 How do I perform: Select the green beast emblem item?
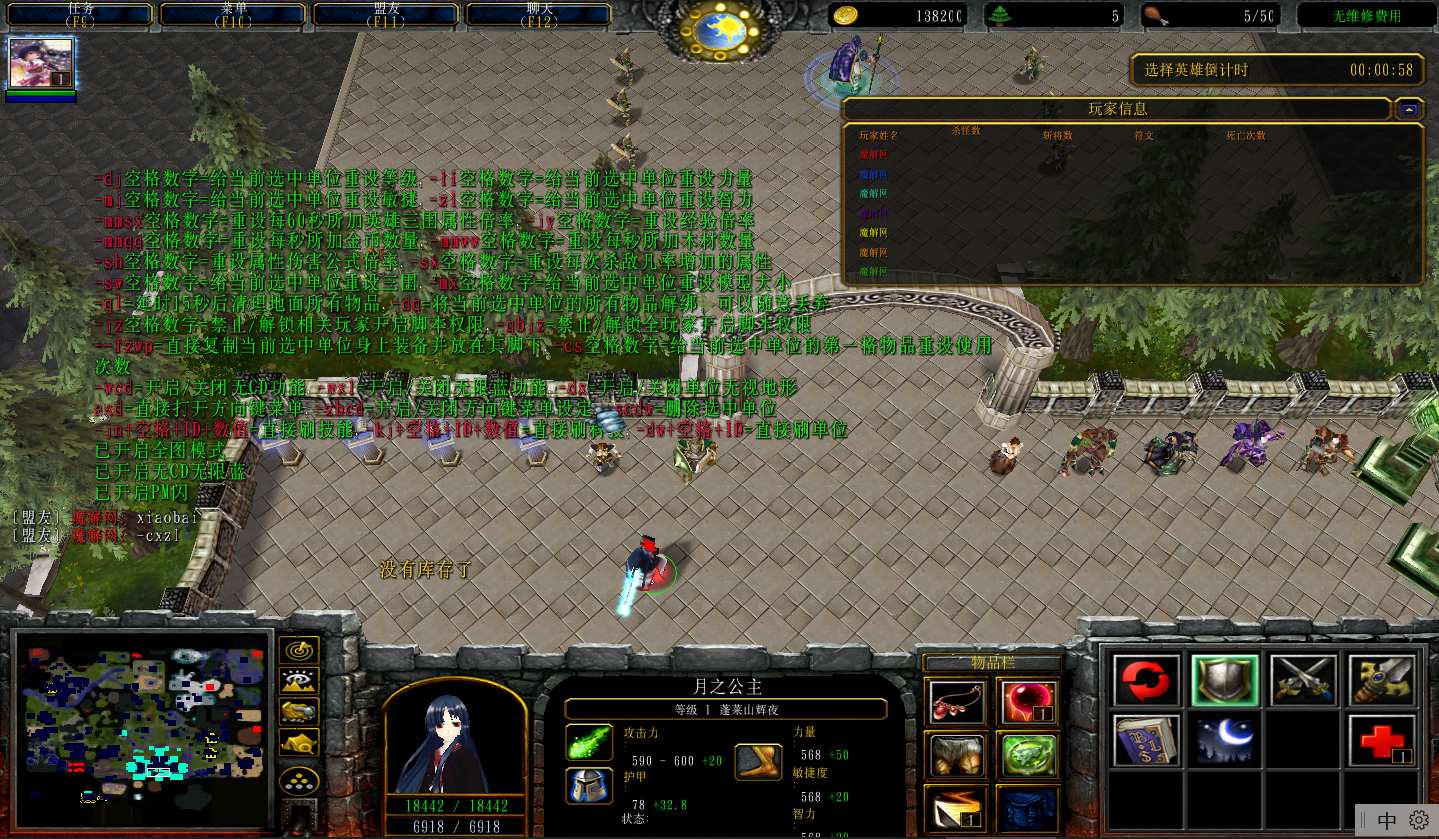tap(1027, 755)
